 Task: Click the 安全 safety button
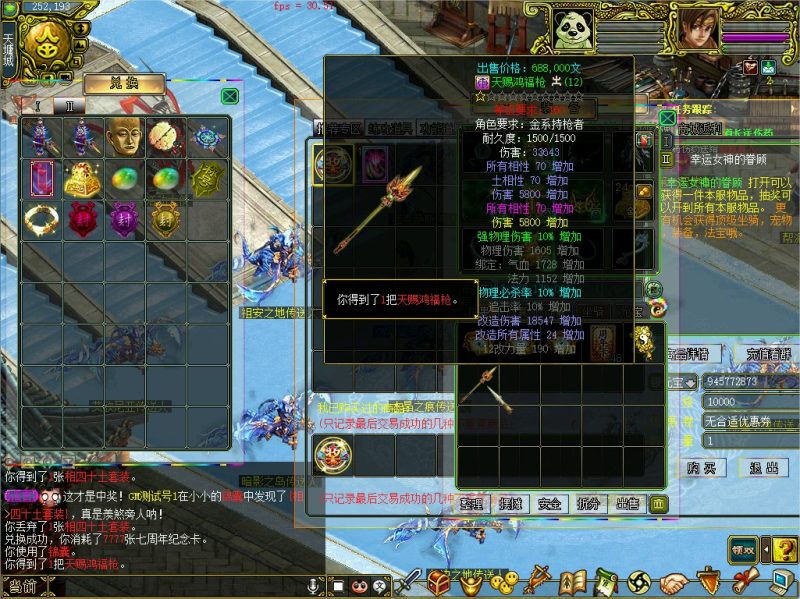pos(549,503)
